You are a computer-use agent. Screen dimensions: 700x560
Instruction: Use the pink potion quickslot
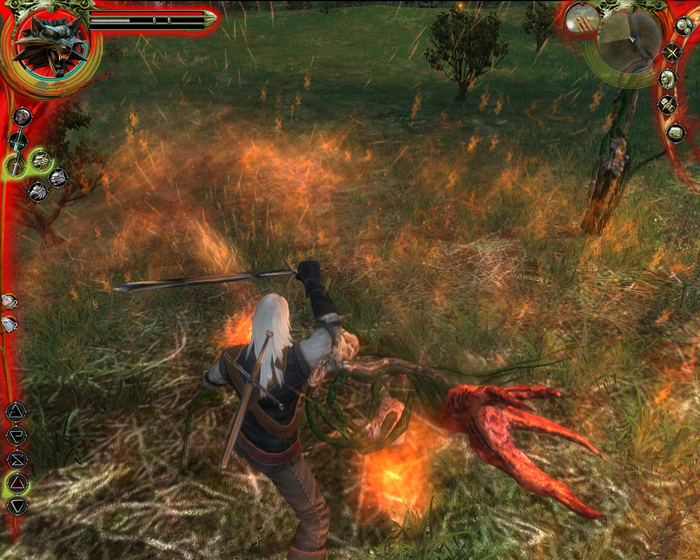[9, 301]
